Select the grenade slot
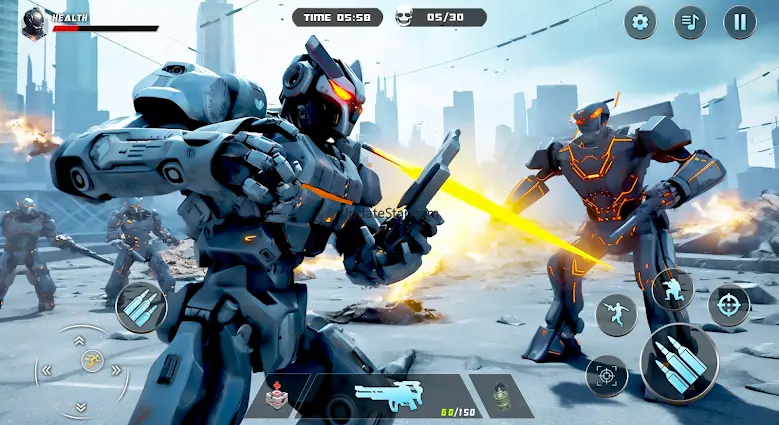The height and width of the screenshot is (425, 779). tap(501, 396)
